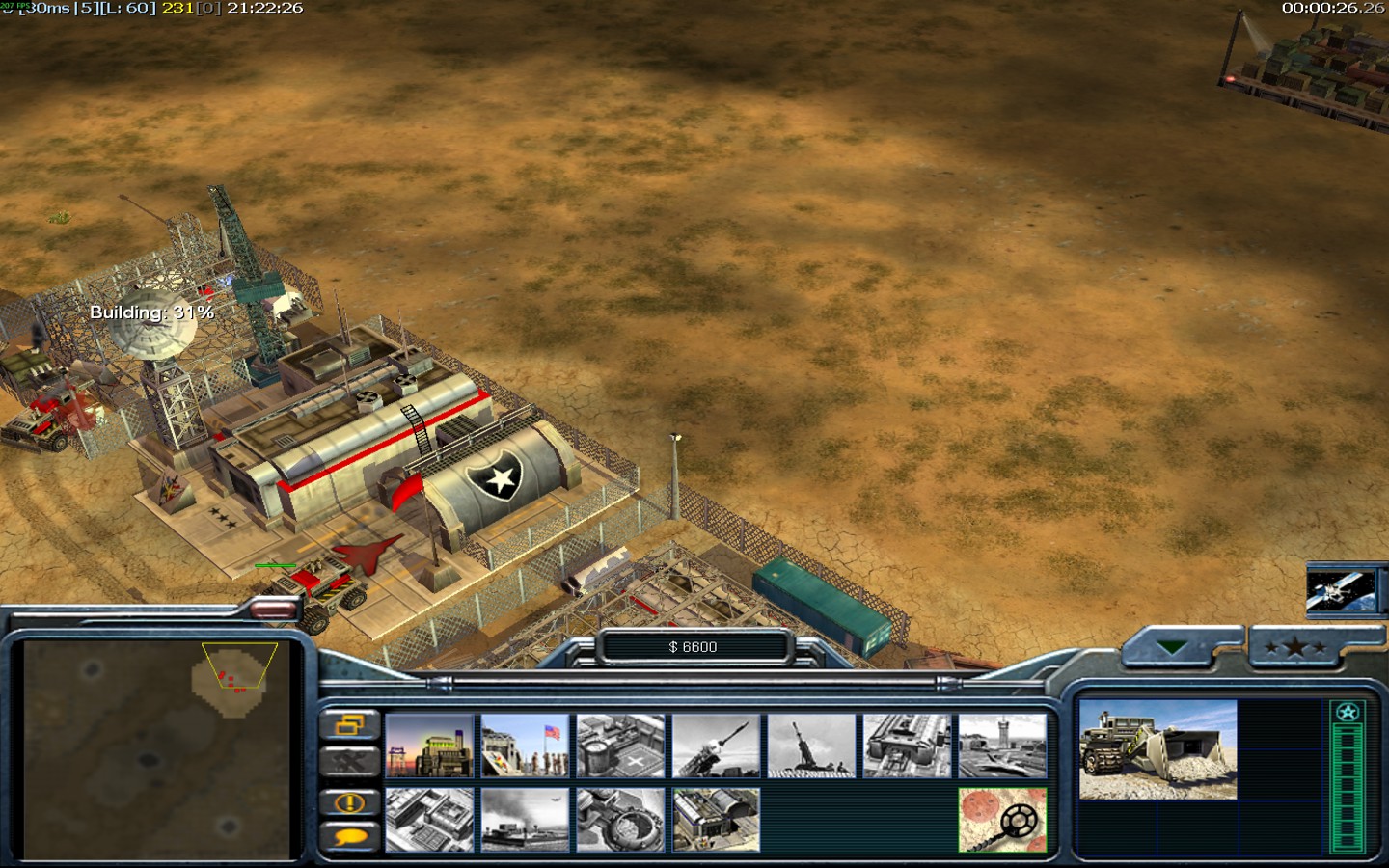
Task: Activate the mine detector clear-mines command
Action: [x=1002, y=820]
